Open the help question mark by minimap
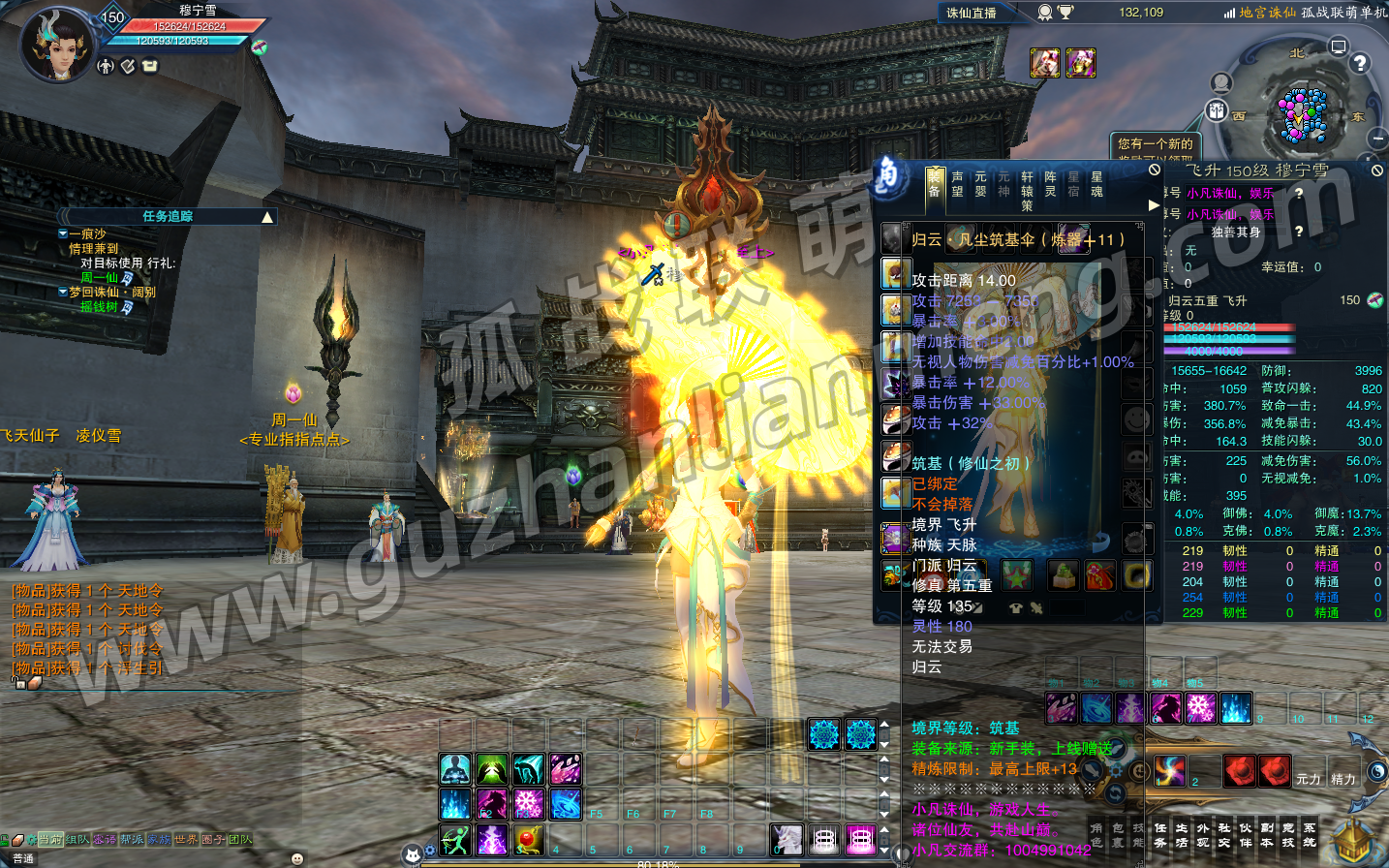 pos(1360,63)
